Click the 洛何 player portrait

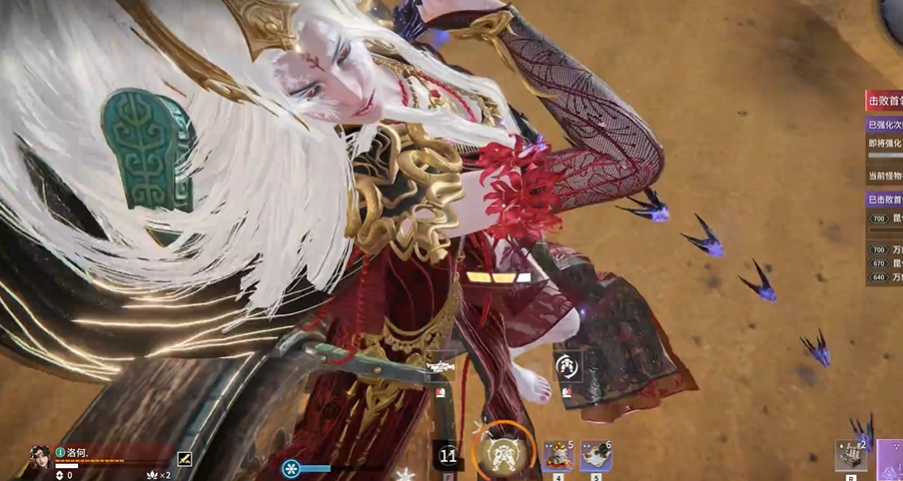[x=40, y=458]
